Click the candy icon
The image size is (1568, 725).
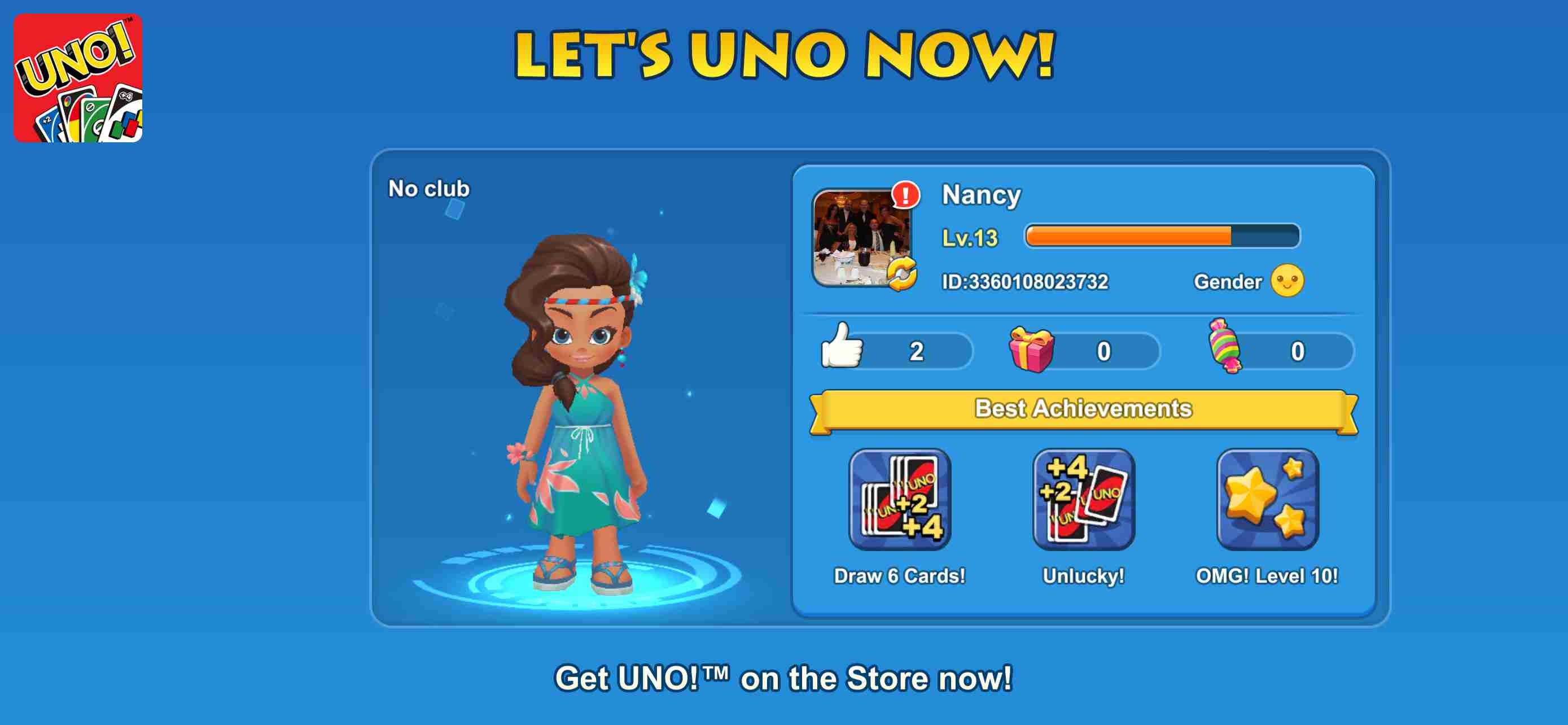1231,347
